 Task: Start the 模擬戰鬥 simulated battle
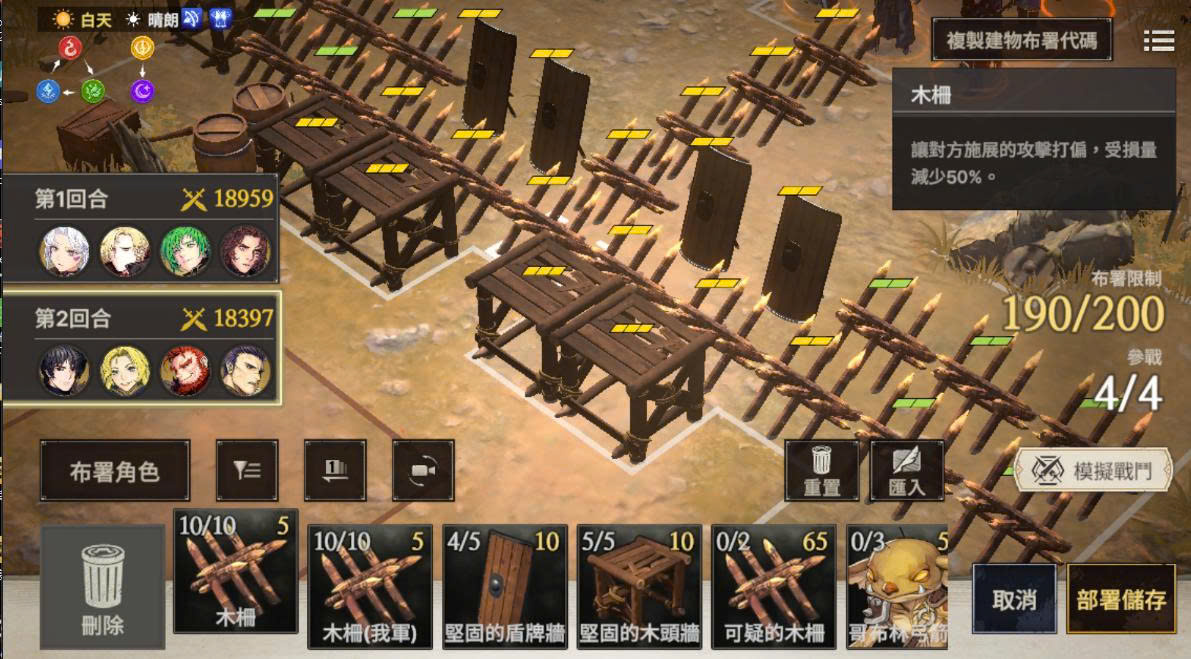pos(1093,470)
